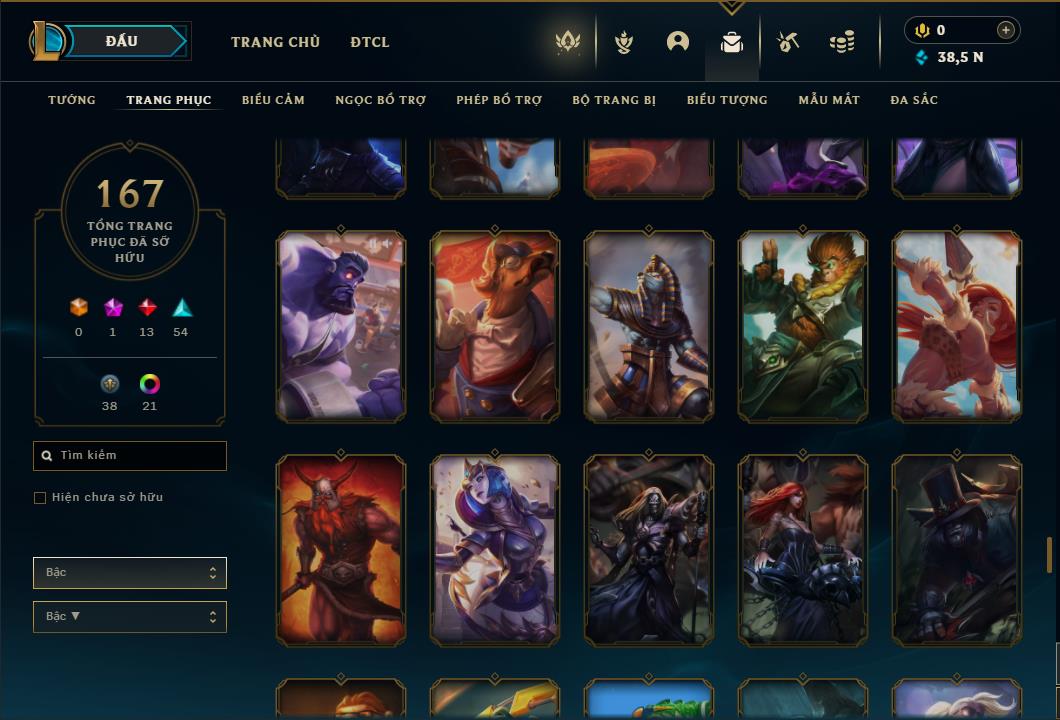Show the BIỂU TƯỢNG tab
The width and height of the screenshot is (1060, 720).
point(727,100)
